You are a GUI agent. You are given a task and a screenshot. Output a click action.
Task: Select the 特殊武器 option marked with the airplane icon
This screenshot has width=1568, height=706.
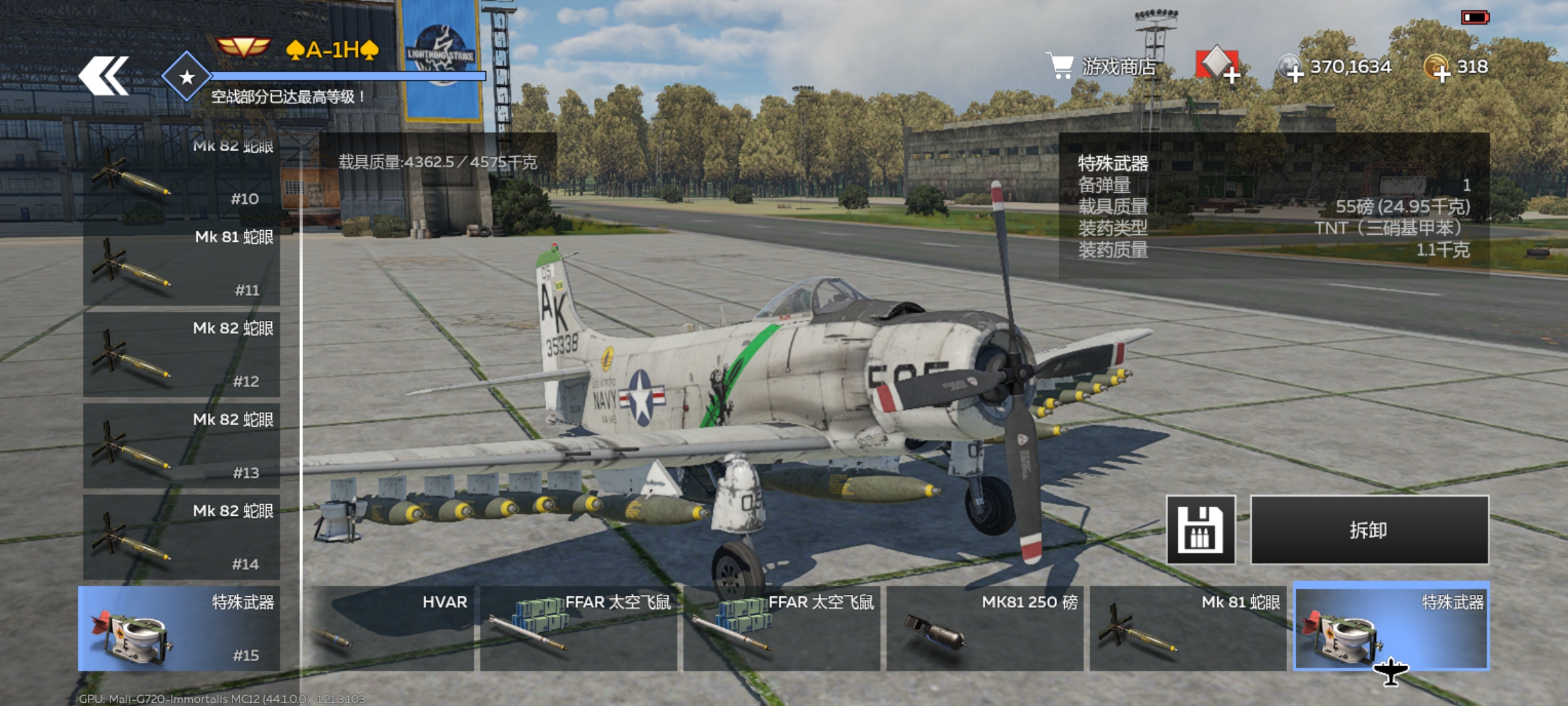pyautogui.click(x=1392, y=626)
